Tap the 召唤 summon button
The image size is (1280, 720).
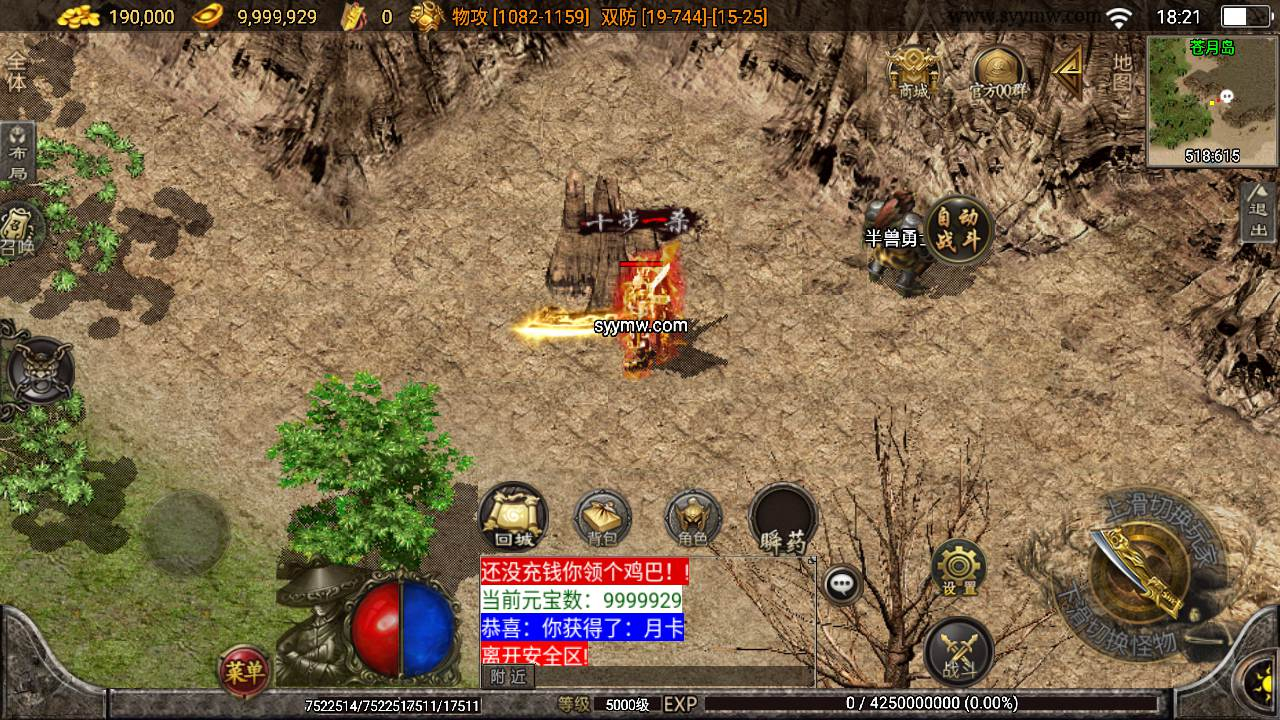[x=18, y=229]
